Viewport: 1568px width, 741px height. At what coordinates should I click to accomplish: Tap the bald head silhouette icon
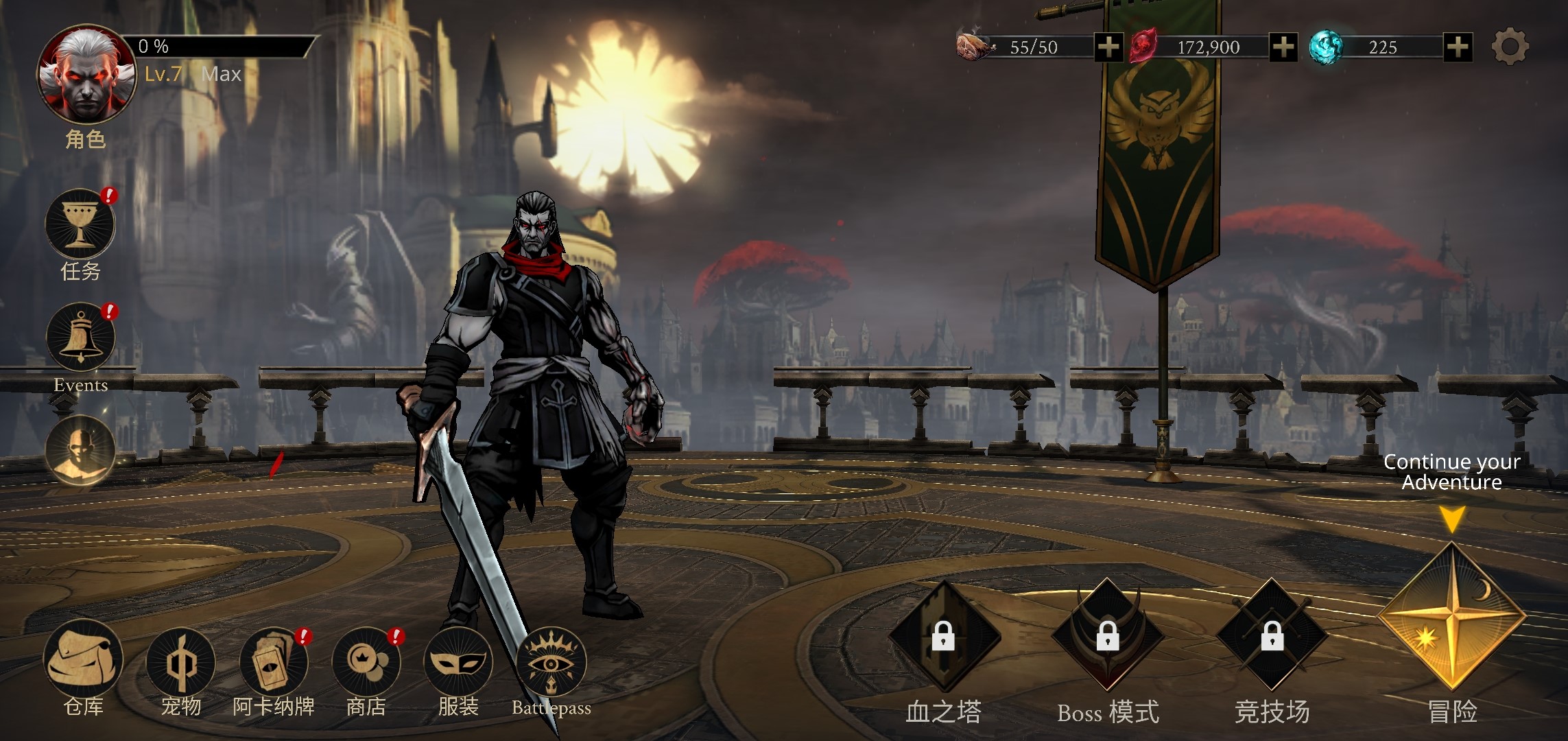[x=80, y=450]
